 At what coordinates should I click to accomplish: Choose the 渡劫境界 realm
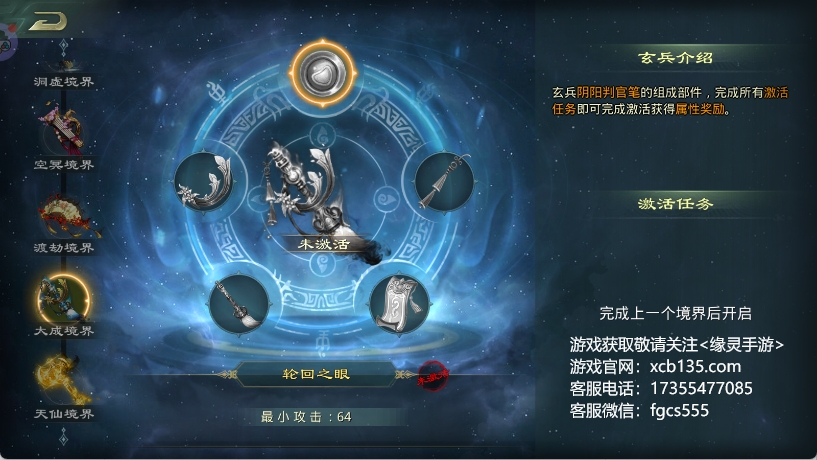click(x=63, y=221)
